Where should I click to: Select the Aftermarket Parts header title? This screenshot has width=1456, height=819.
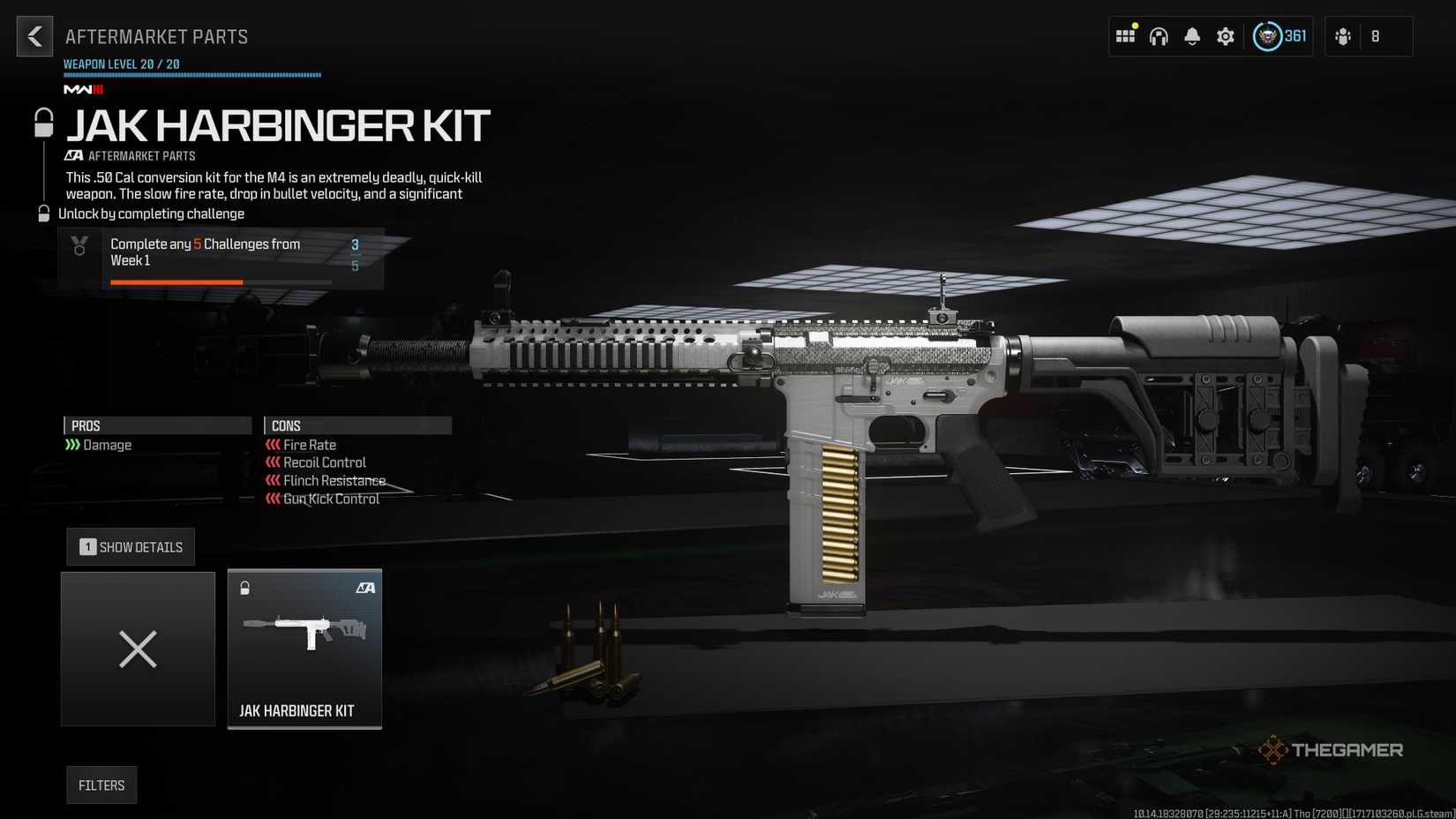click(157, 36)
